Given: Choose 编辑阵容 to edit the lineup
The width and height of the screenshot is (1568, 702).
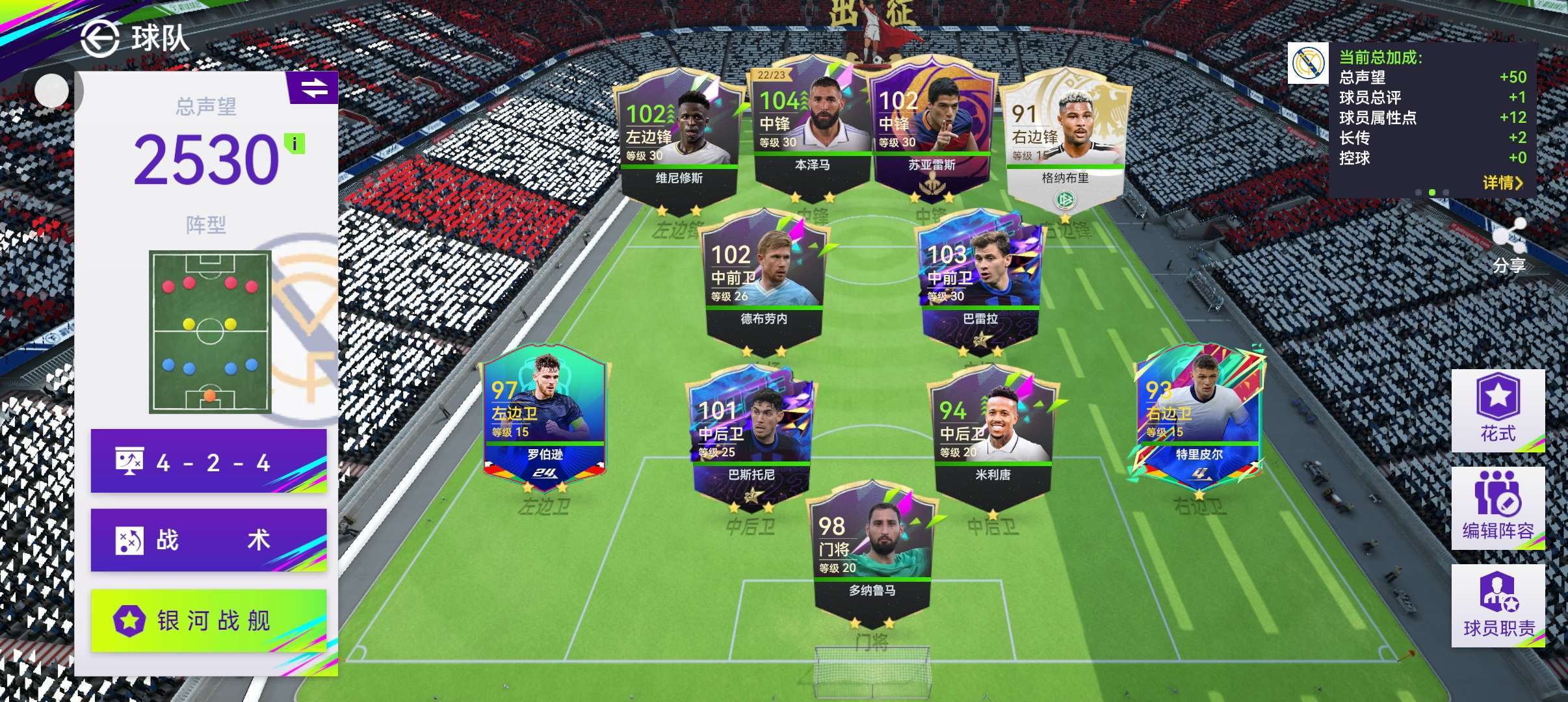Looking at the screenshot, I should click(x=1498, y=508).
